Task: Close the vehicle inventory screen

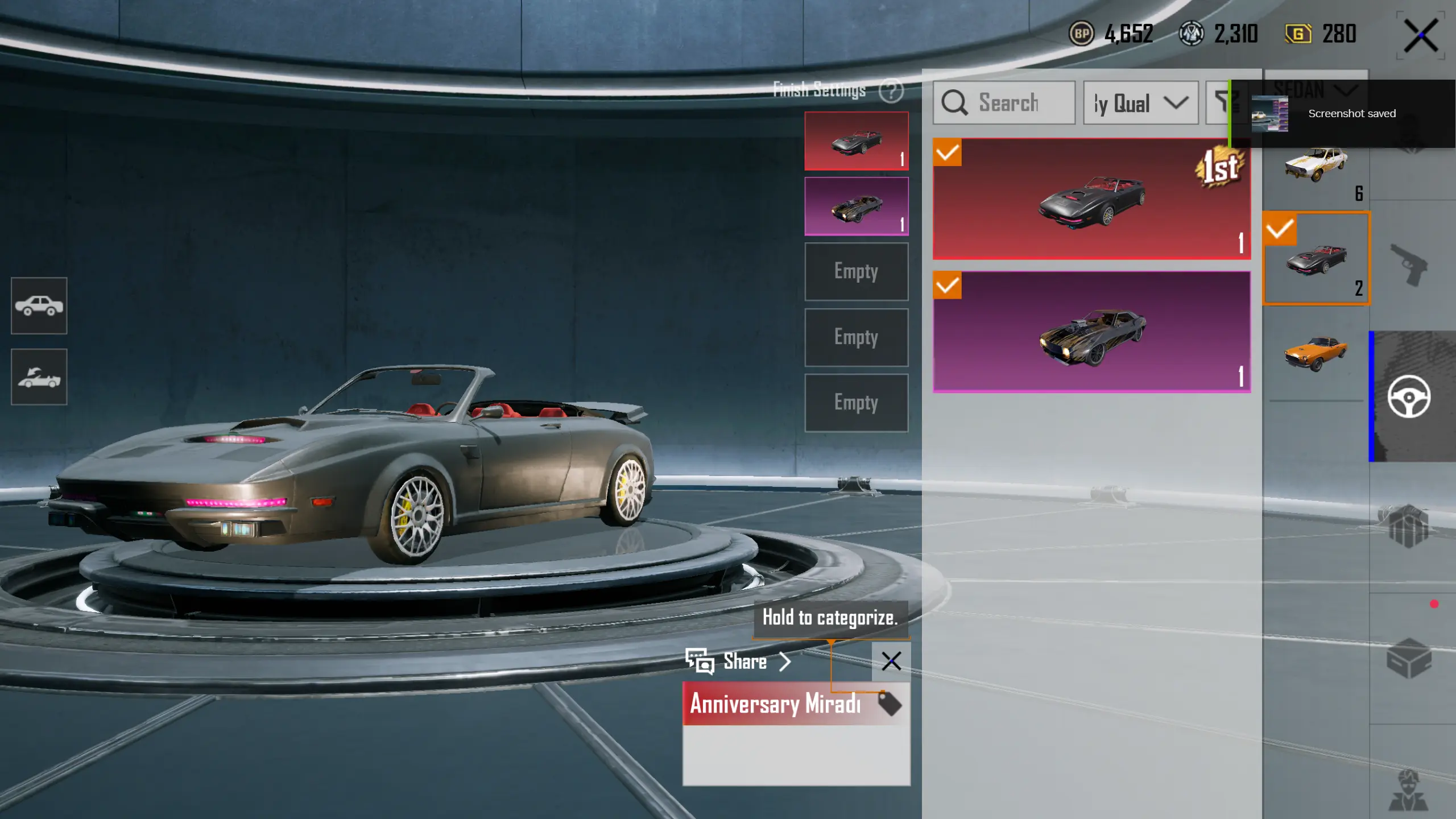Action: coord(1420,35)
